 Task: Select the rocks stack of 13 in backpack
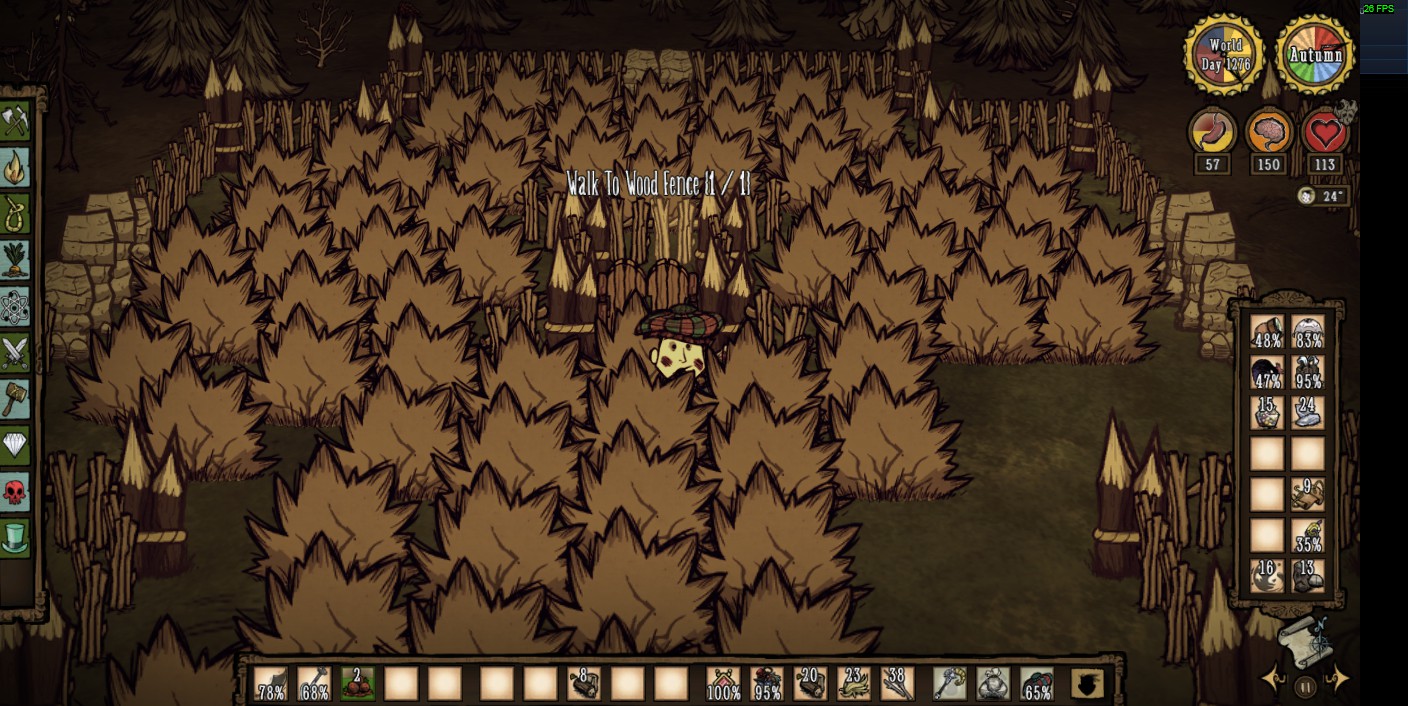[1307, 576]
